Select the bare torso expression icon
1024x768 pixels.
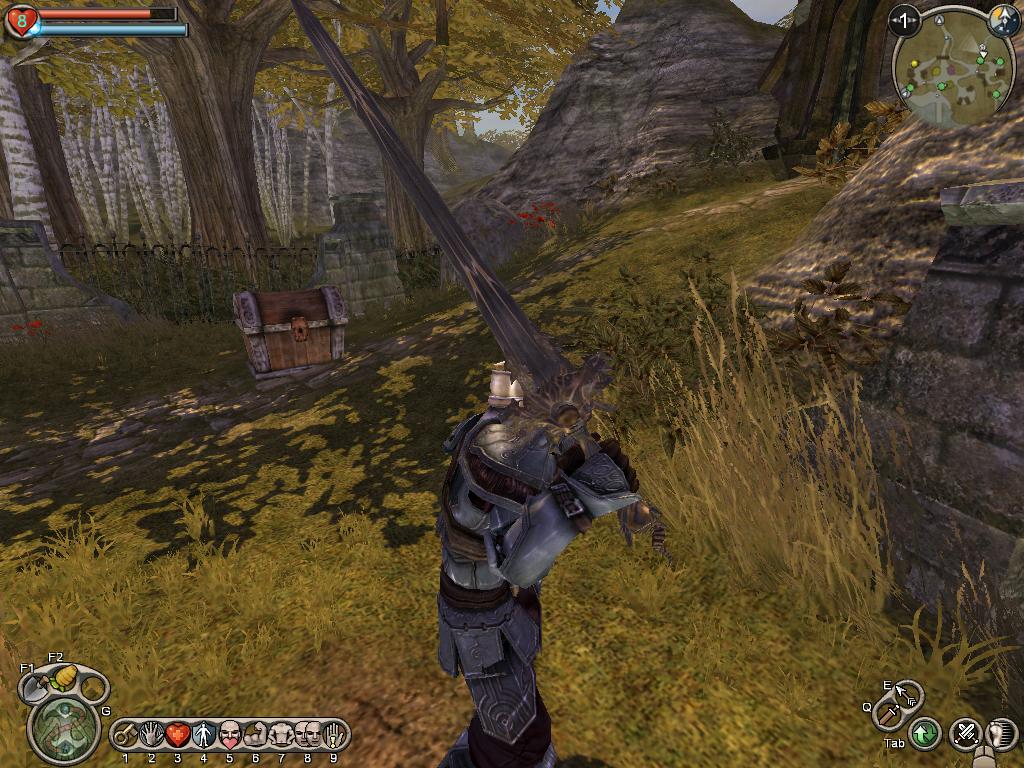coord(282,735)
